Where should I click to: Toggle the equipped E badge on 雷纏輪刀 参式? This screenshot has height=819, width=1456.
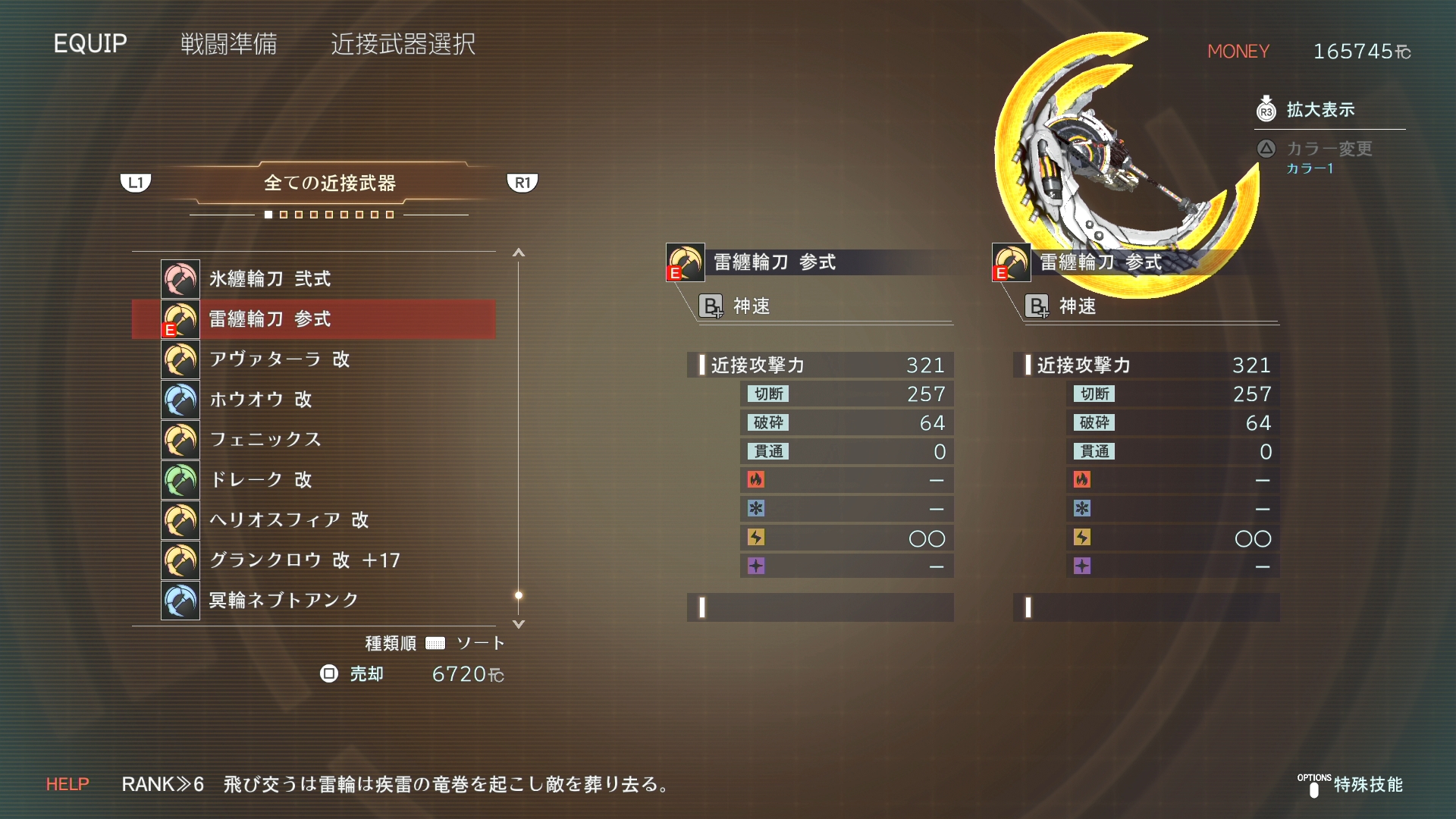pyautogui.click(x=170, y=329)
